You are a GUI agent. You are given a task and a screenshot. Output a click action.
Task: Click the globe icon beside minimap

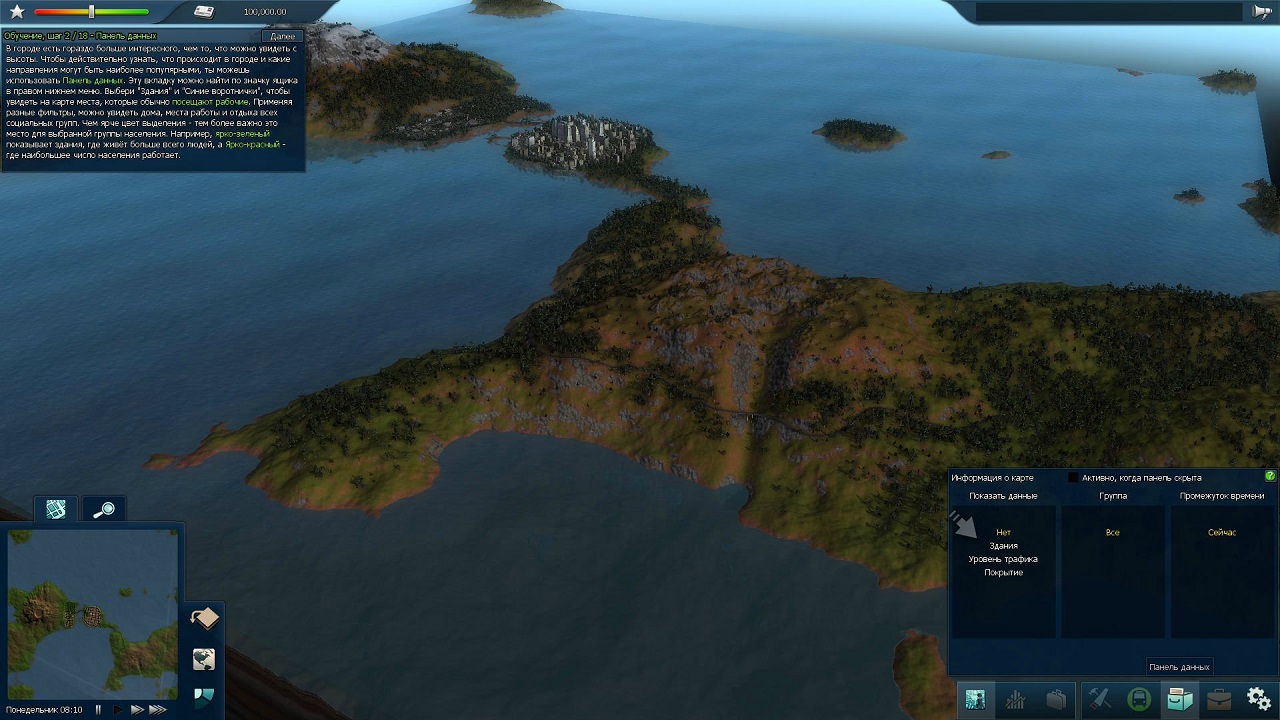click(x=204, y=659)
